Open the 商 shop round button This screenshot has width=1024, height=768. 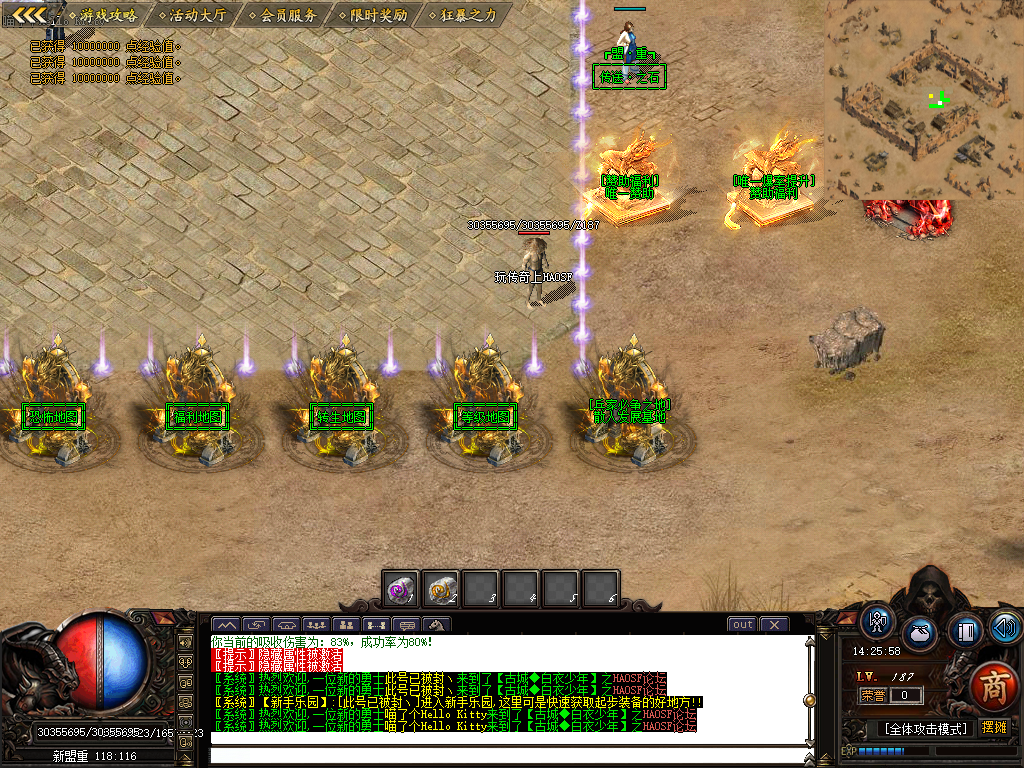993,687
